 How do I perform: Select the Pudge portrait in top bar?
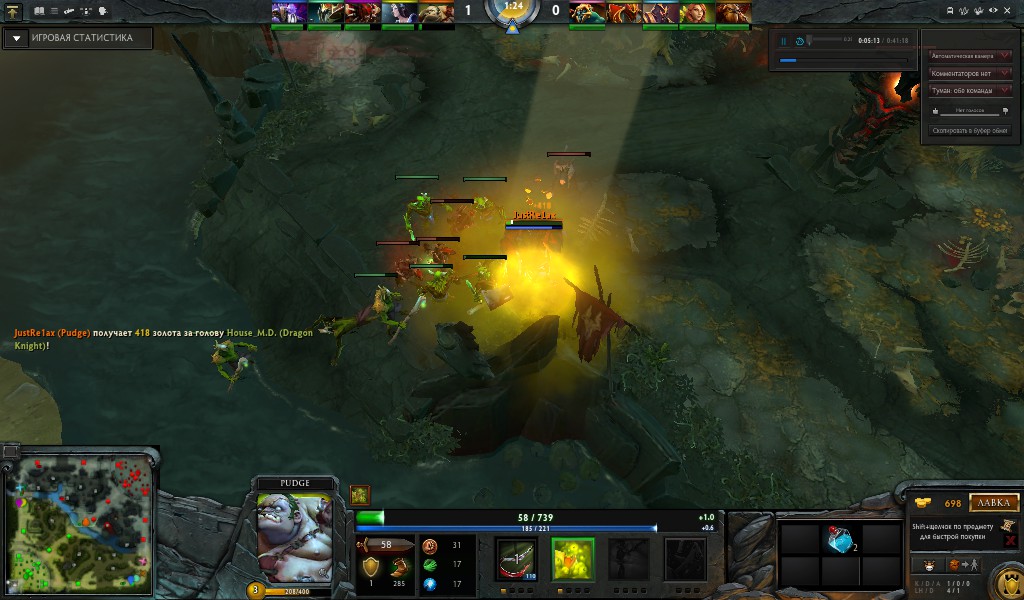[436, 13]
